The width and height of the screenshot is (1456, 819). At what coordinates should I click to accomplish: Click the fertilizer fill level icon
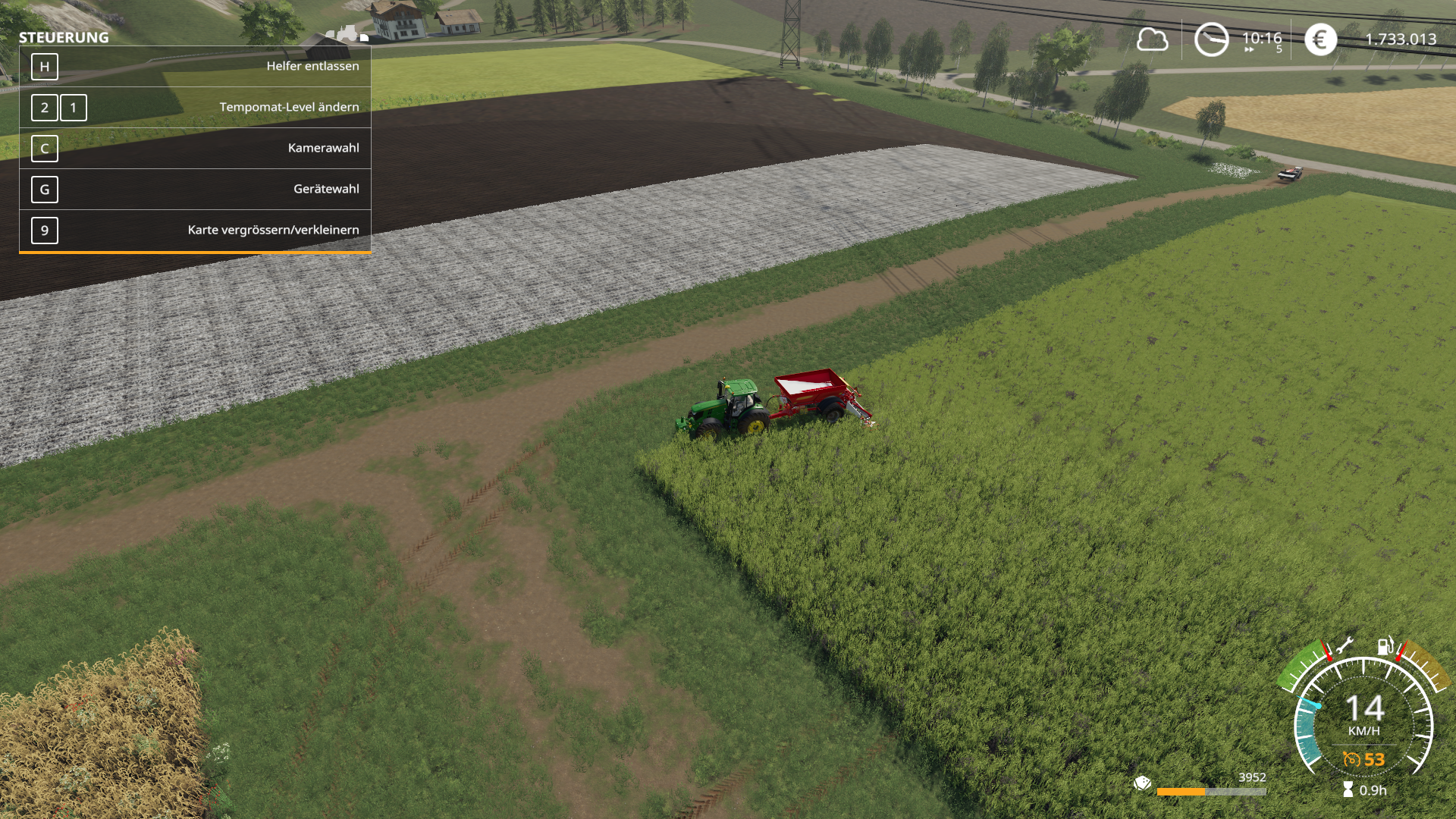pyautogui.click(x=1142, y=783)
